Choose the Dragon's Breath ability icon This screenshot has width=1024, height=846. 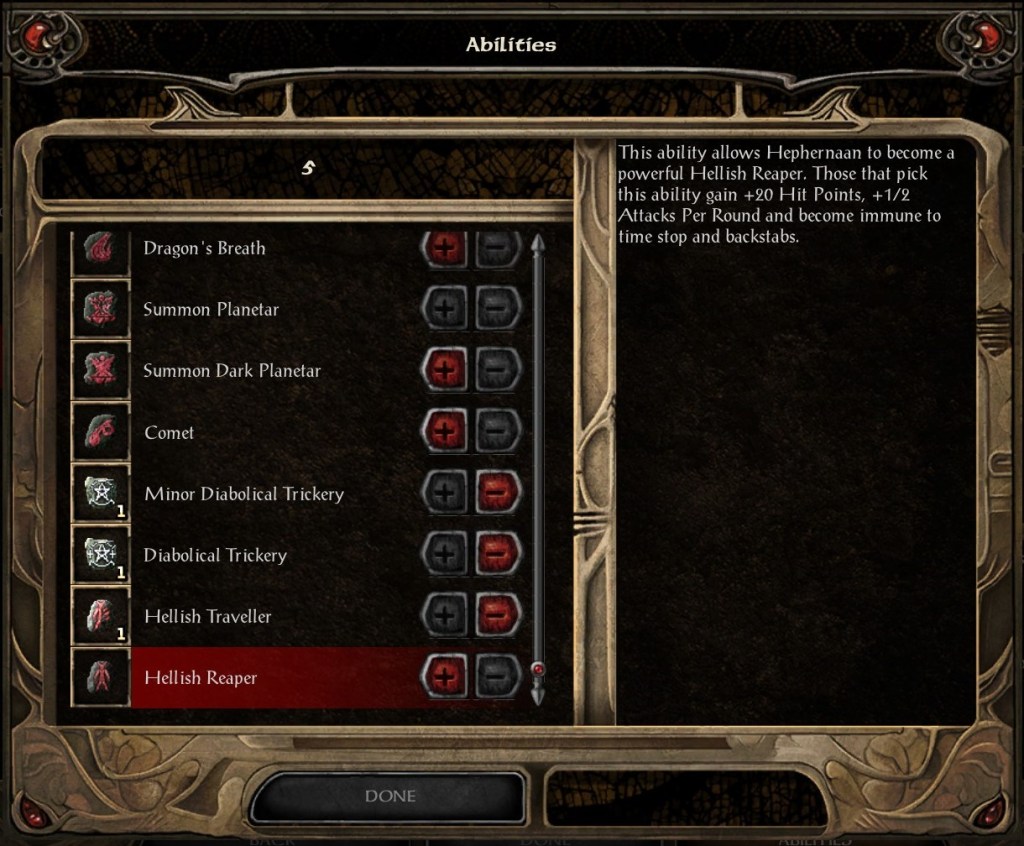pyautogui.click(x=102, y=249)
